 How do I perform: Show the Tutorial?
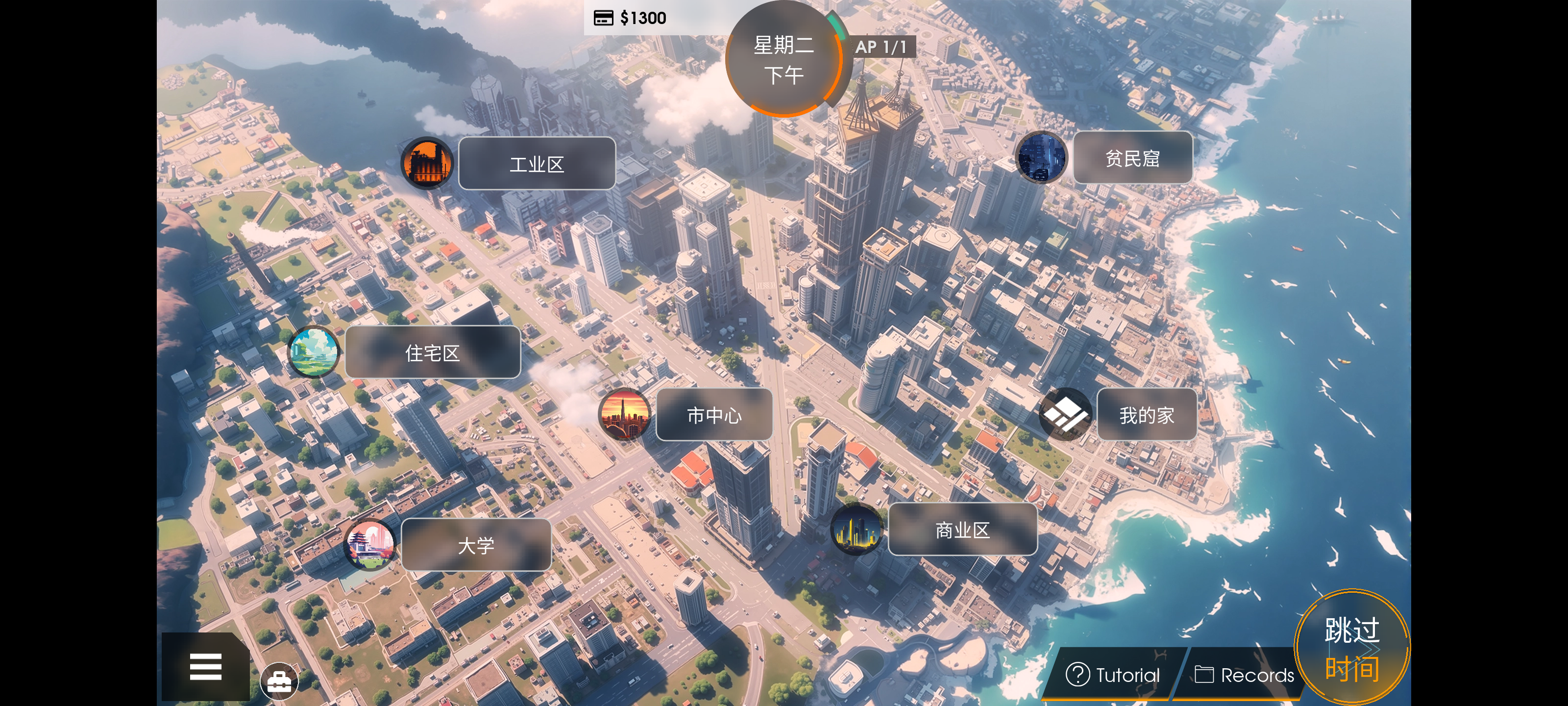point(1113,675)
